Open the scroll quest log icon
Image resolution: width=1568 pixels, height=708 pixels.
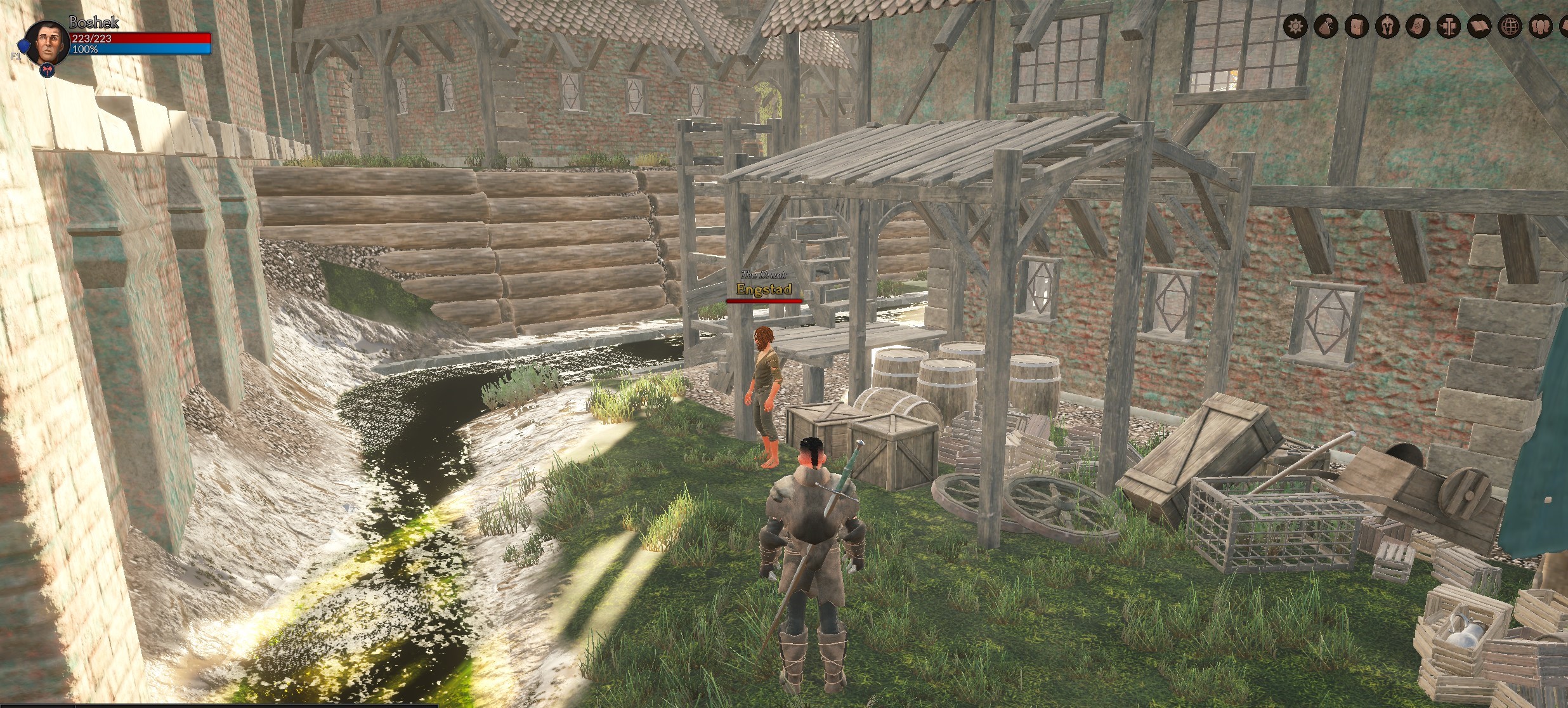(1417, 26)
